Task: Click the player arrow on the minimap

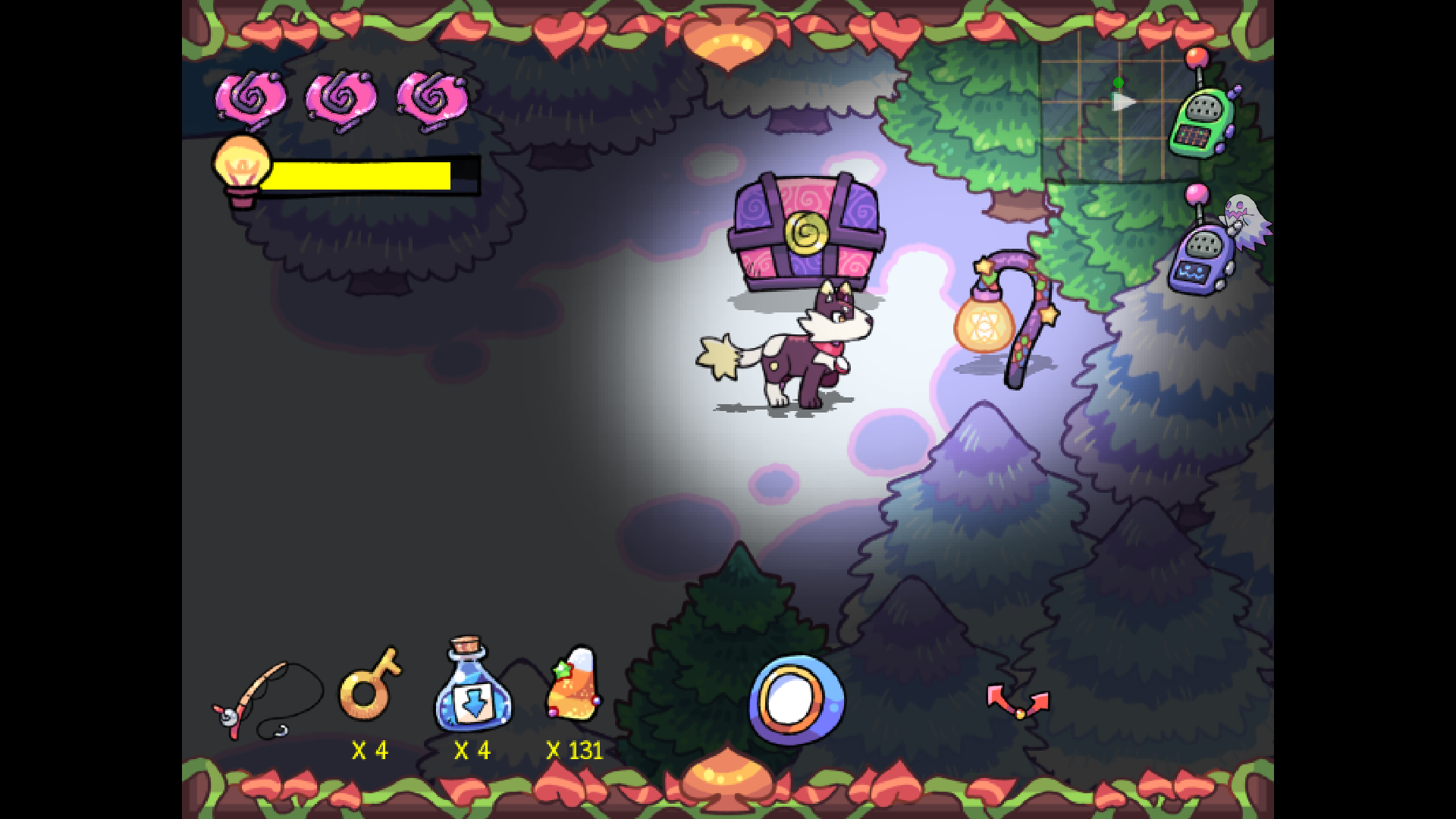Action: click(x=1124, y=103)
